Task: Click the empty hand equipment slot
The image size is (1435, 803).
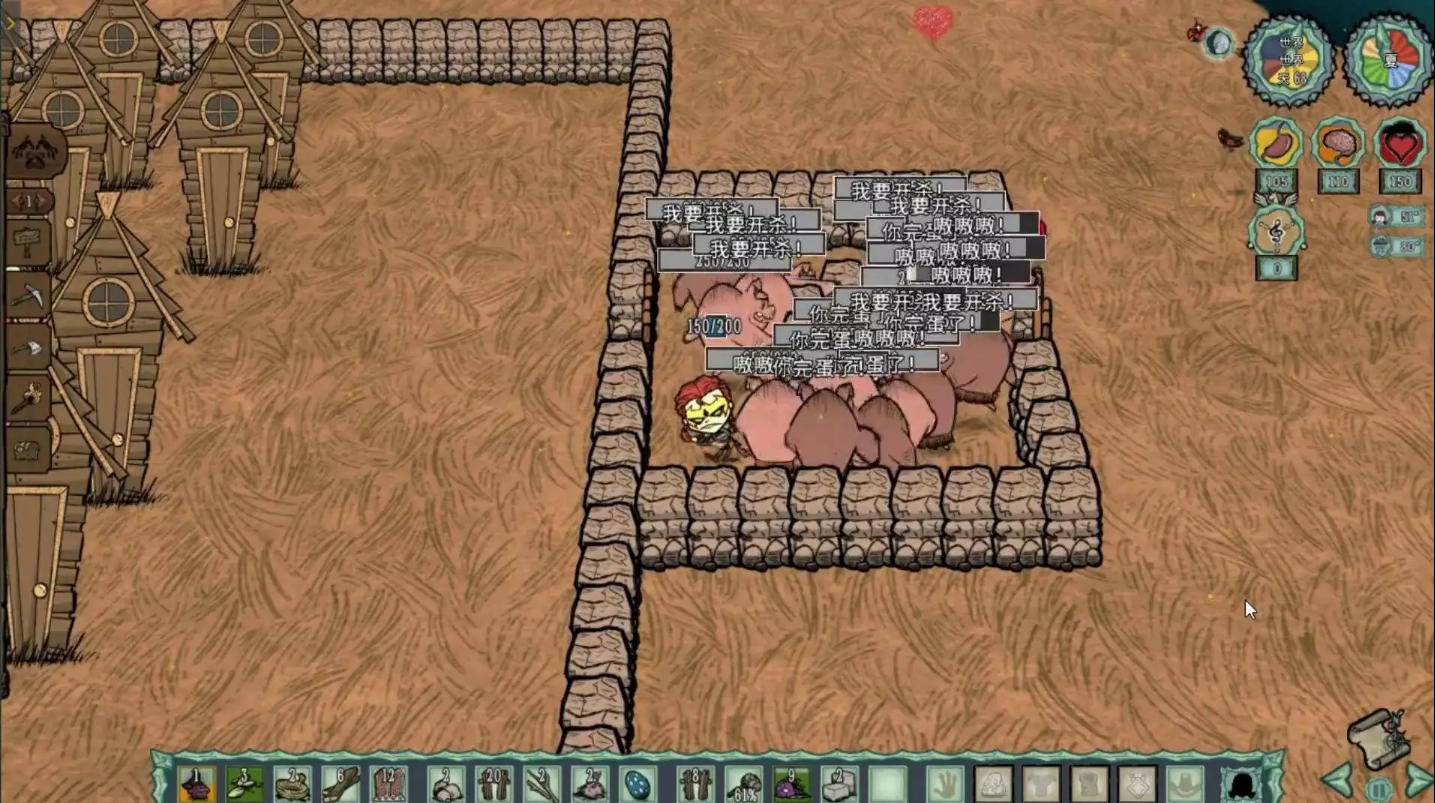Action: (943, 783)
